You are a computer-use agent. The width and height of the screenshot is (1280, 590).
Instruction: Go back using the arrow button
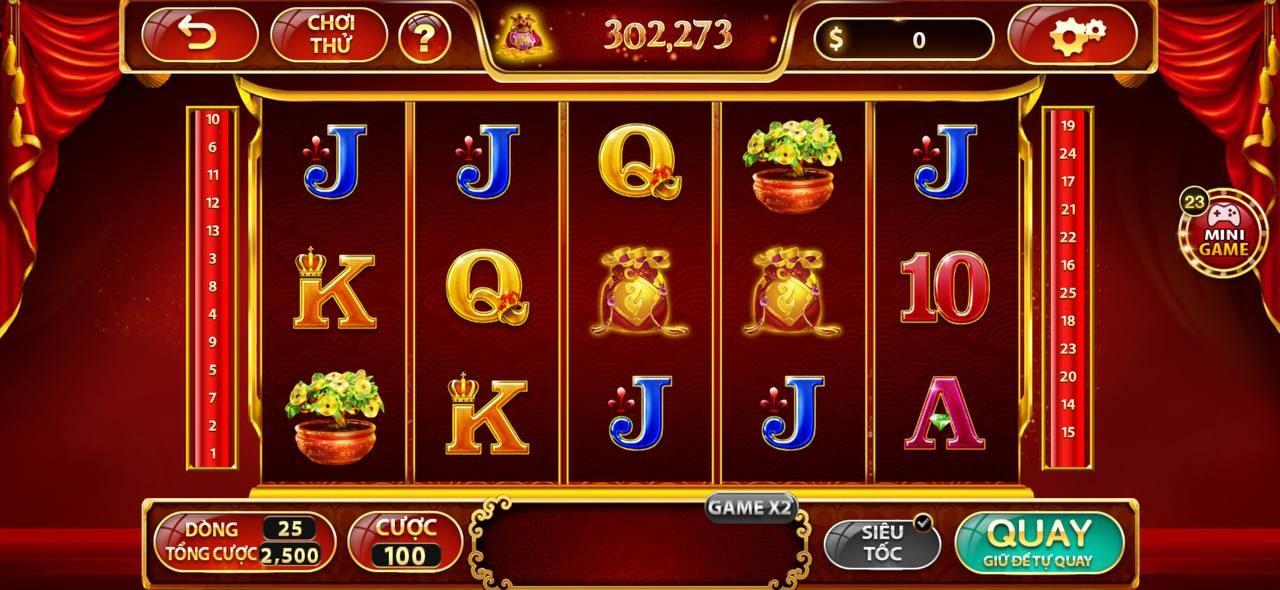point(199,36)
